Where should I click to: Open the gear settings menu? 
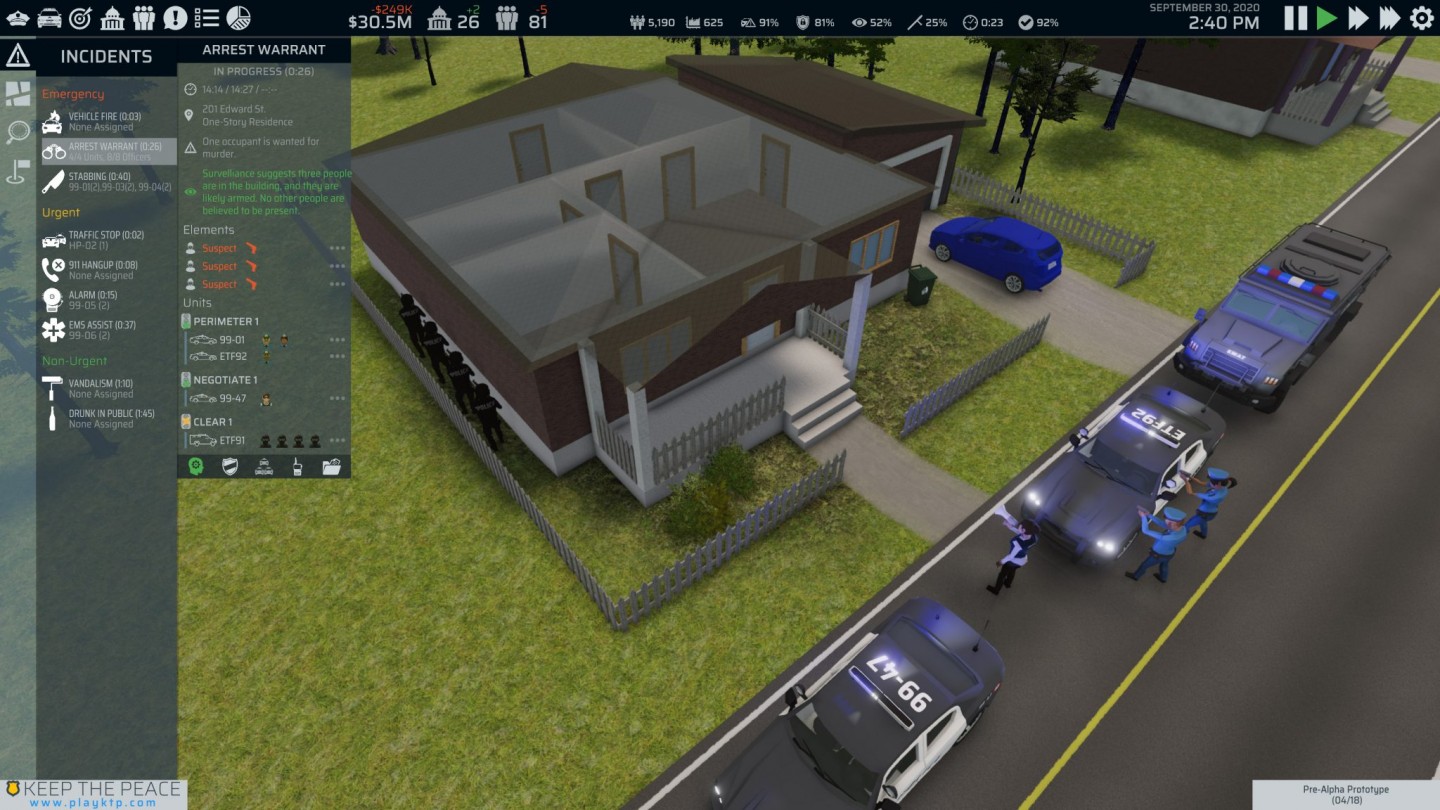pos(1421,18)
